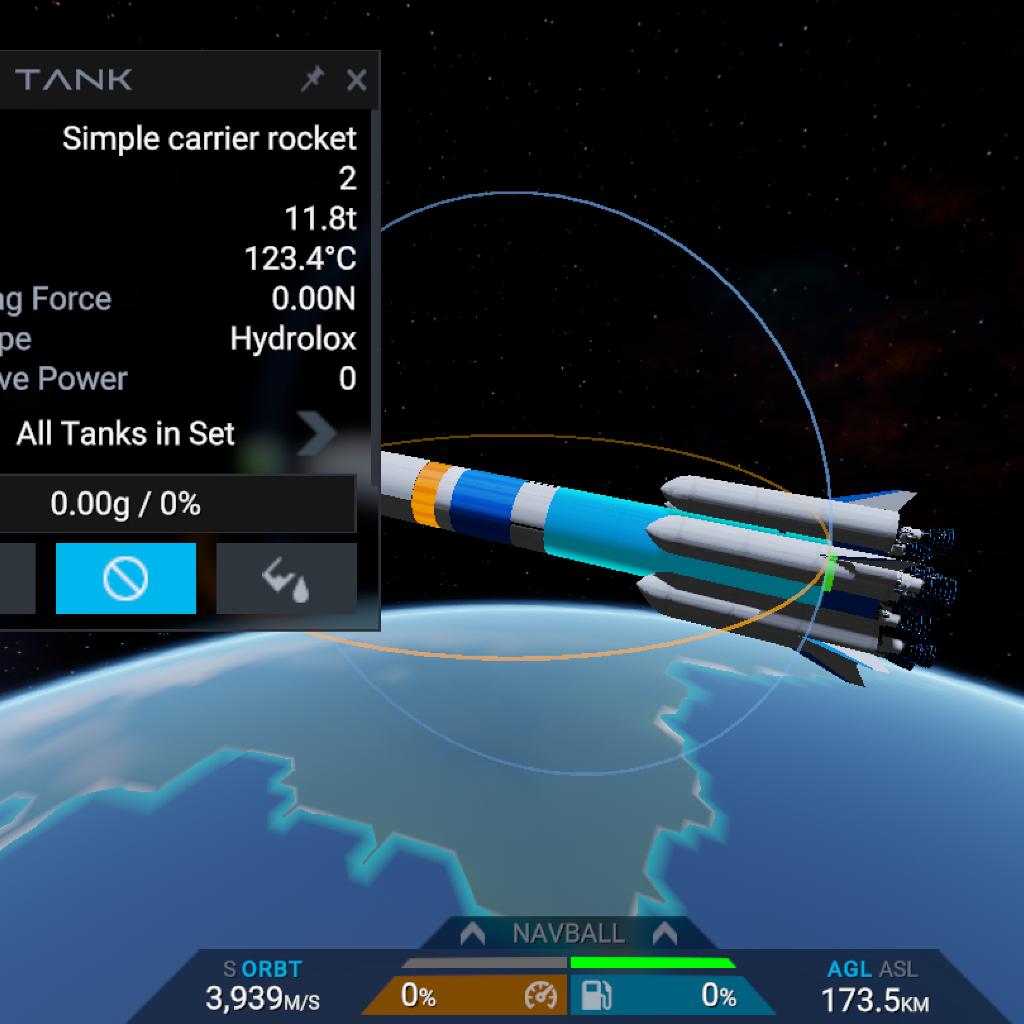1024x1024 pixels.
Task: Close the Tank panel
Action: pos(356,80)
